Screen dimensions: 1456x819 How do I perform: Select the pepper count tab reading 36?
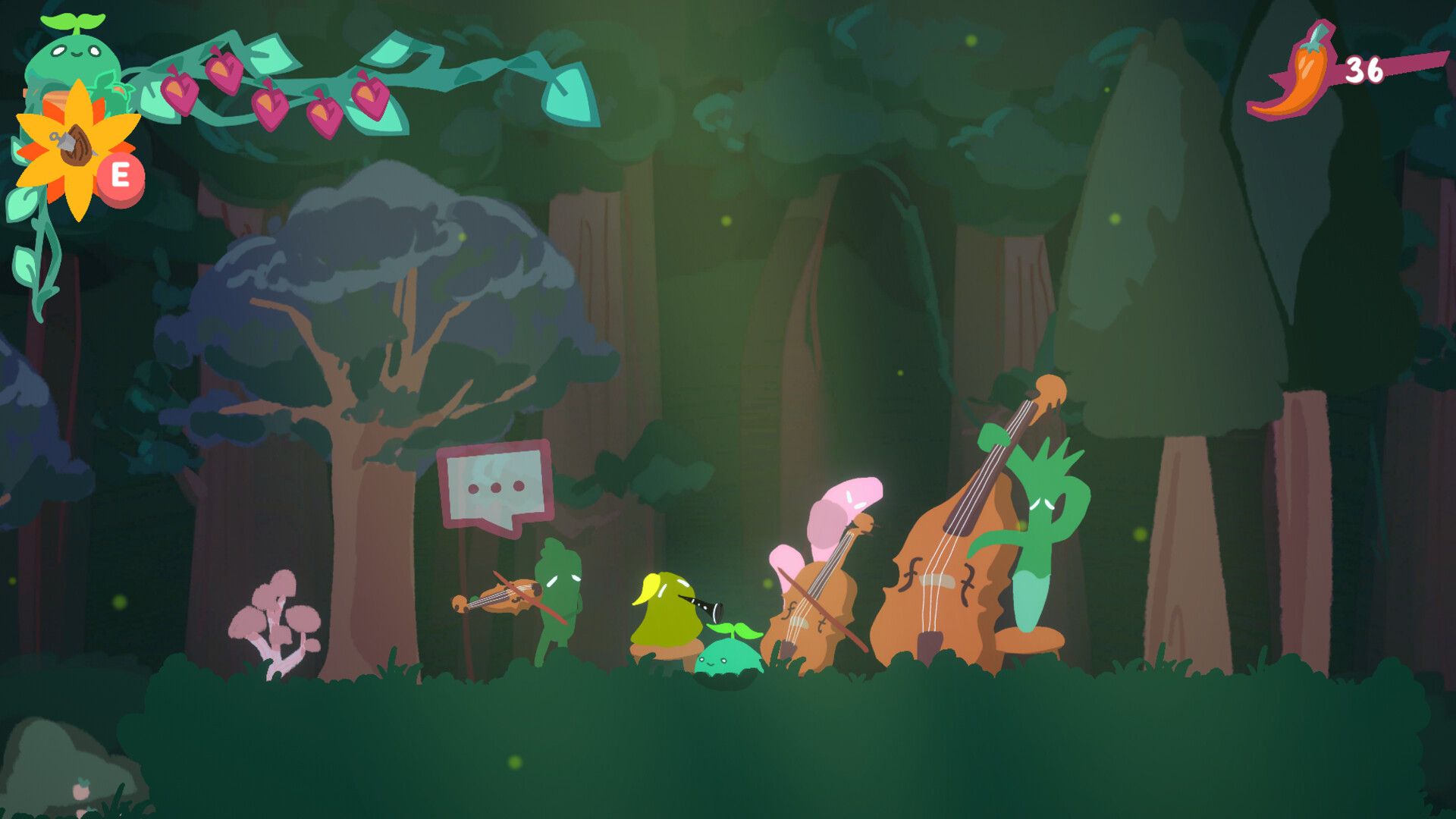click(x=1363, y=68)
